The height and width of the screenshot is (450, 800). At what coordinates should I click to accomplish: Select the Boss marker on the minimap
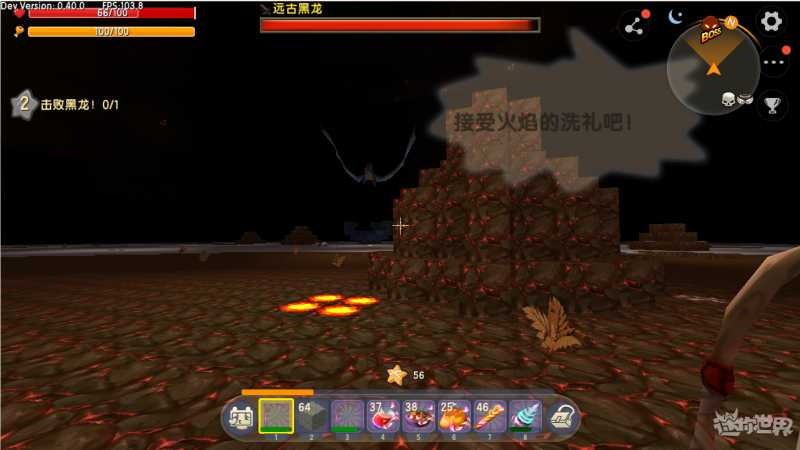(712, 32)
